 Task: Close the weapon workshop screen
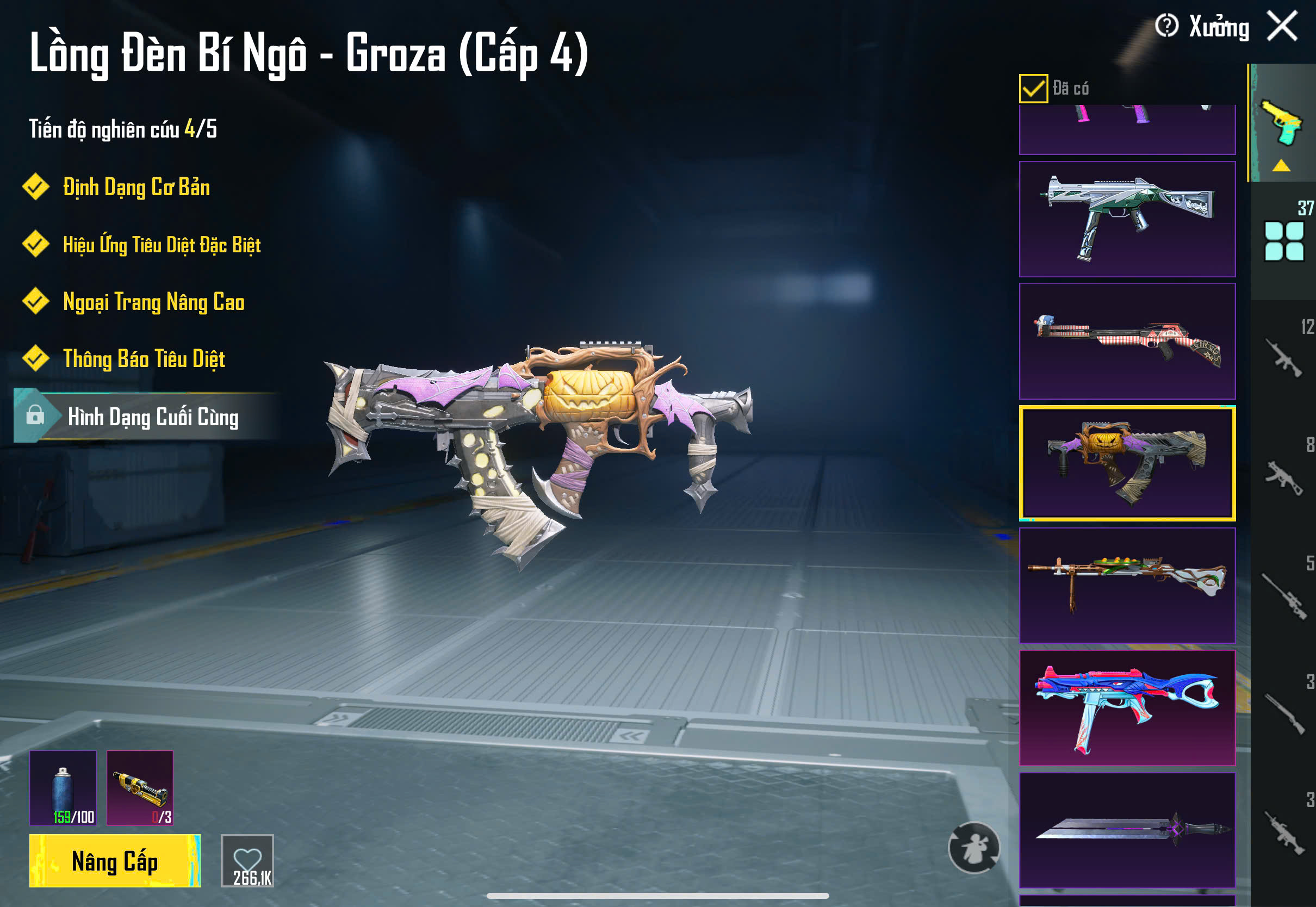click(x=1282, y=26)
